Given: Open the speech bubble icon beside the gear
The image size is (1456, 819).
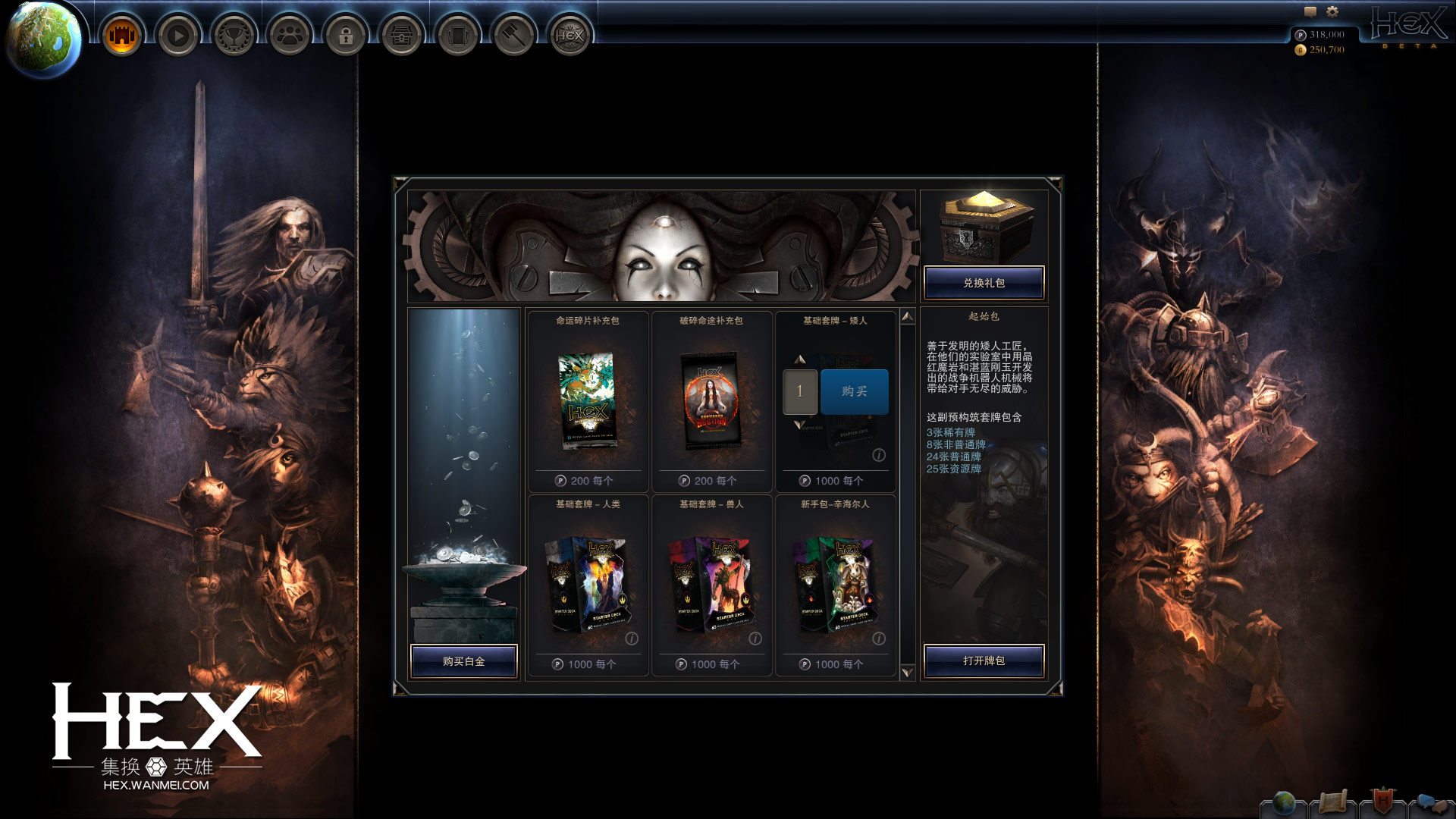Looking at the screenshot, I should [1310, 11].
